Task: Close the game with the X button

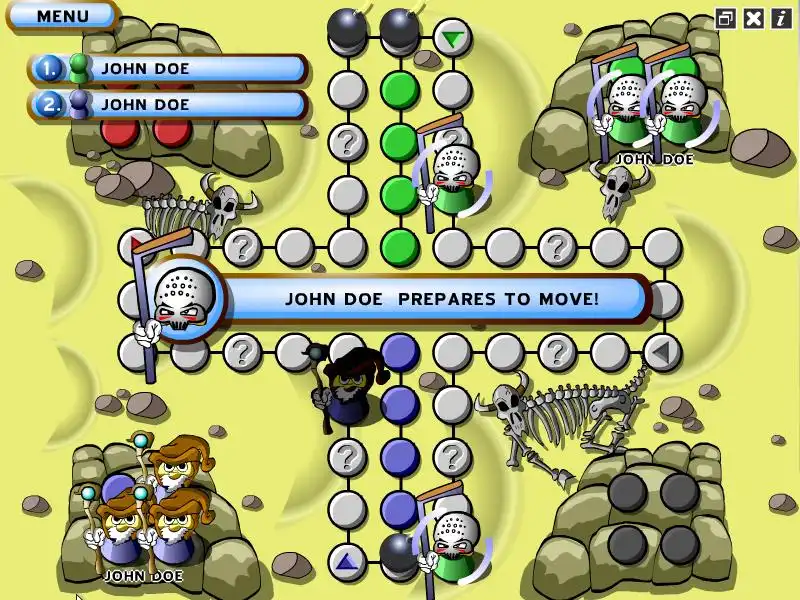Action: point(754,17)
